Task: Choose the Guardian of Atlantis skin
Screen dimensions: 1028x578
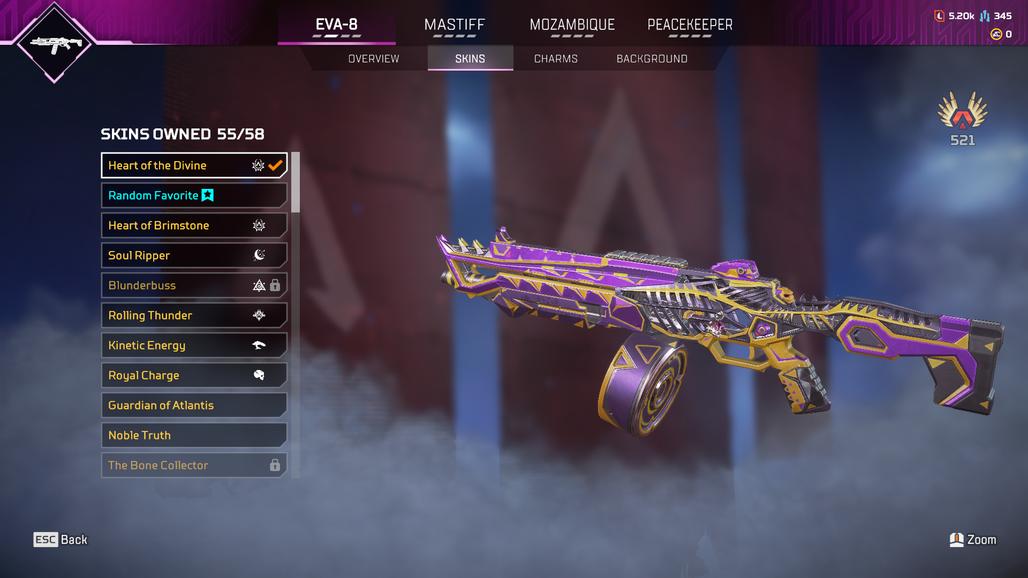Action: [x=193, y=406]
